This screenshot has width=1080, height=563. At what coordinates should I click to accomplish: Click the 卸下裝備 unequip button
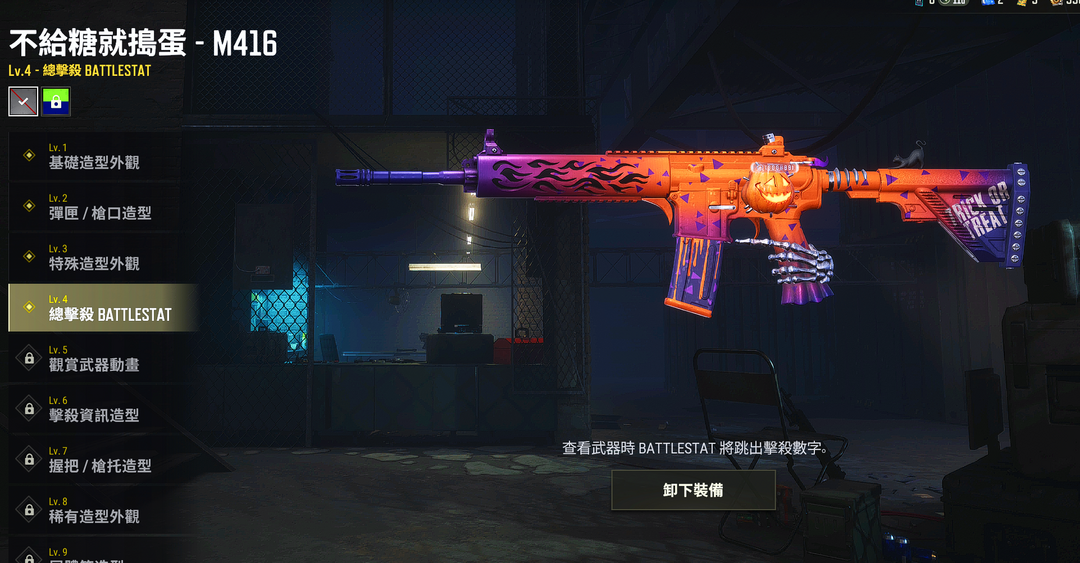pyautogui.click(x=693, y=490)
